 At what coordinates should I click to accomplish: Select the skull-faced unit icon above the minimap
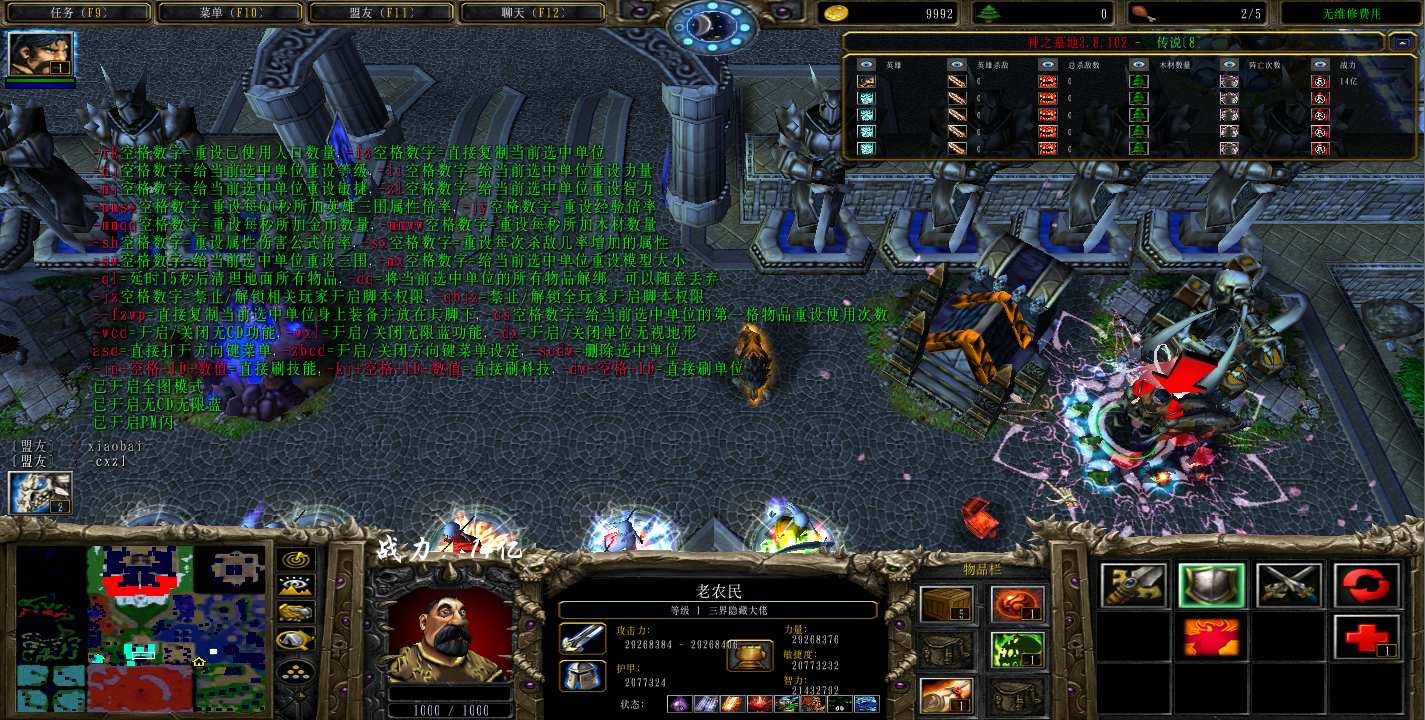tap(41, 493)
